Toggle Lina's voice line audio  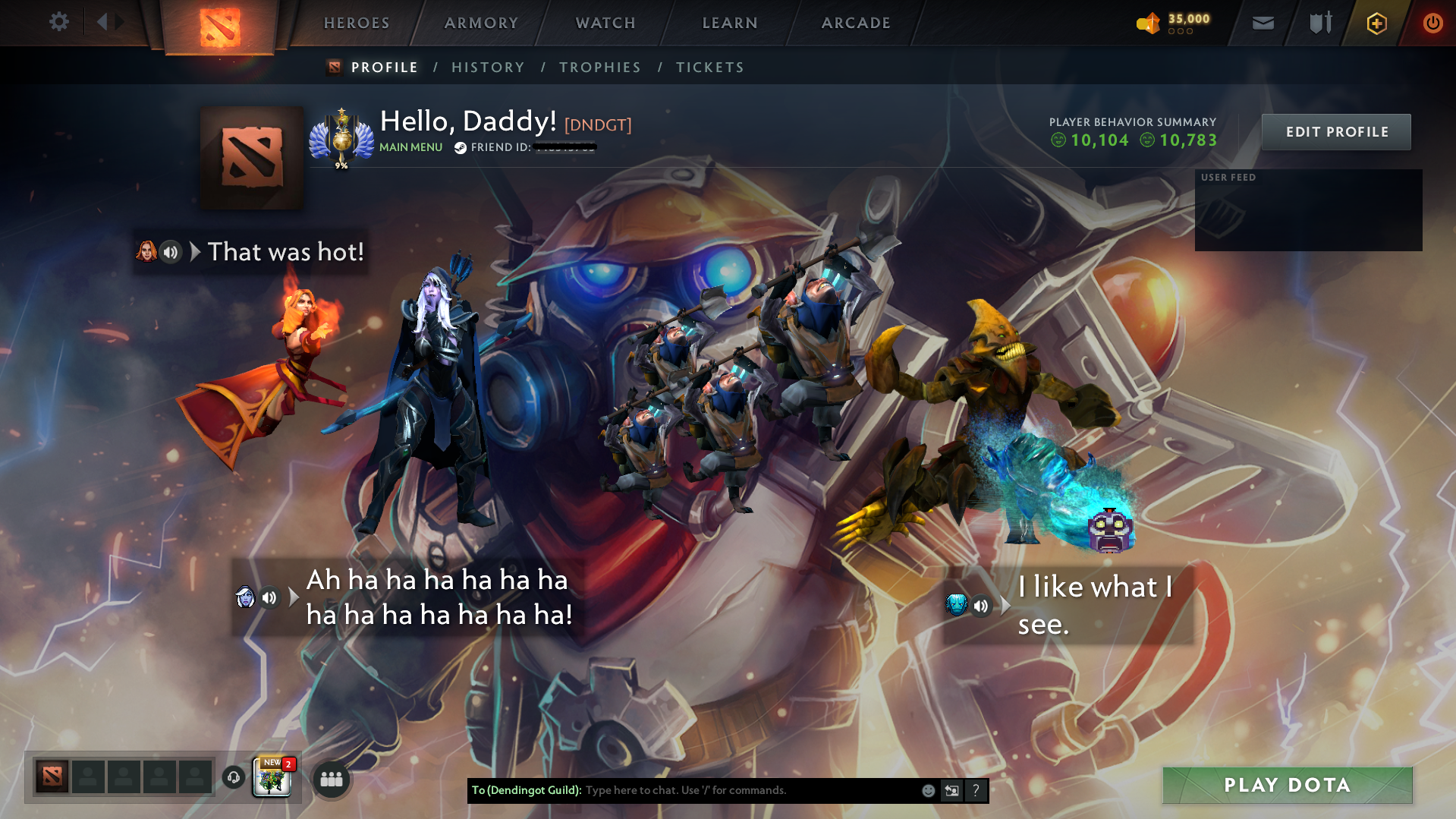pos(169,251)
